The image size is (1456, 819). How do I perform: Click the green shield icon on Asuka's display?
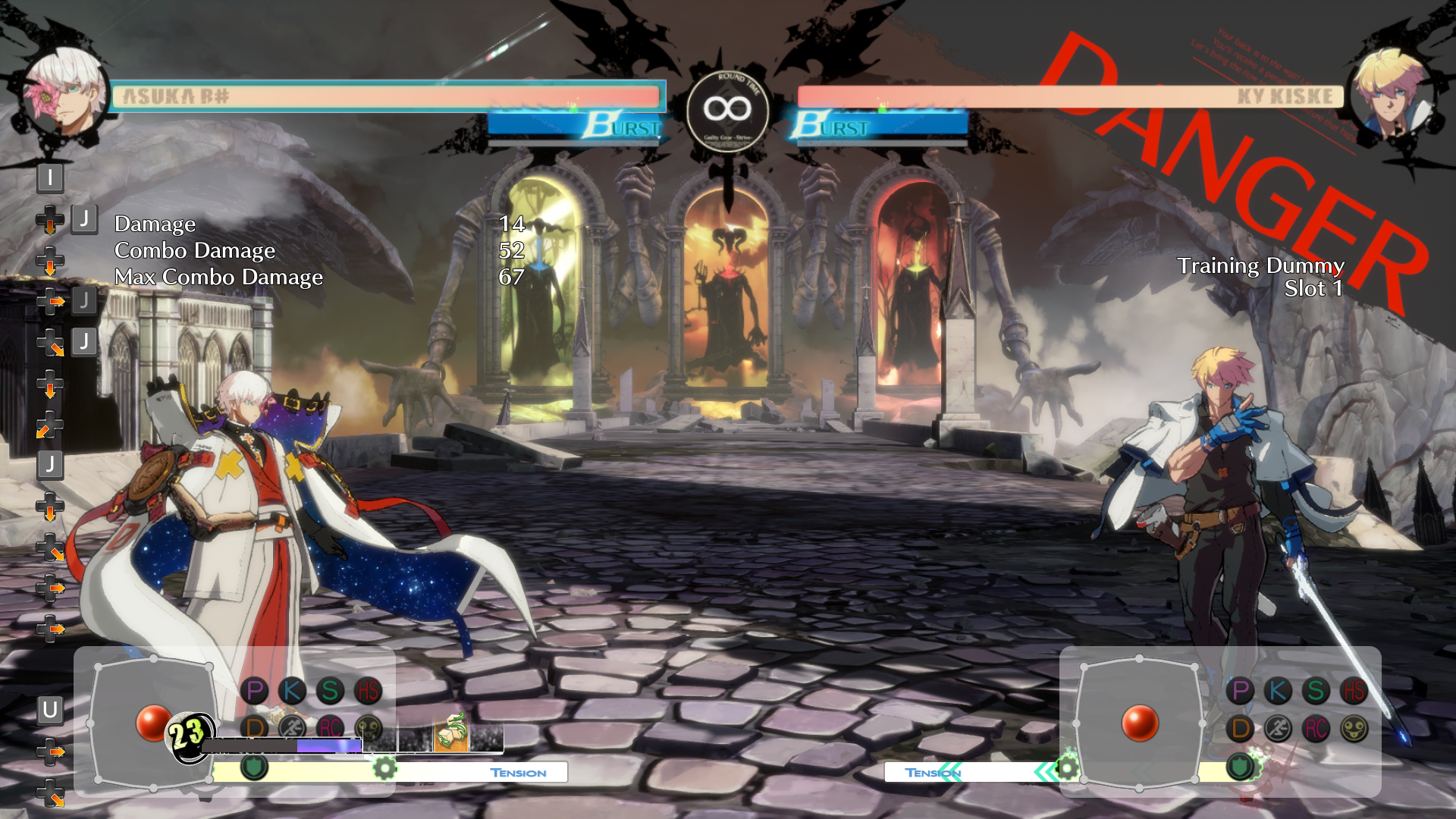tap(254, 767)
